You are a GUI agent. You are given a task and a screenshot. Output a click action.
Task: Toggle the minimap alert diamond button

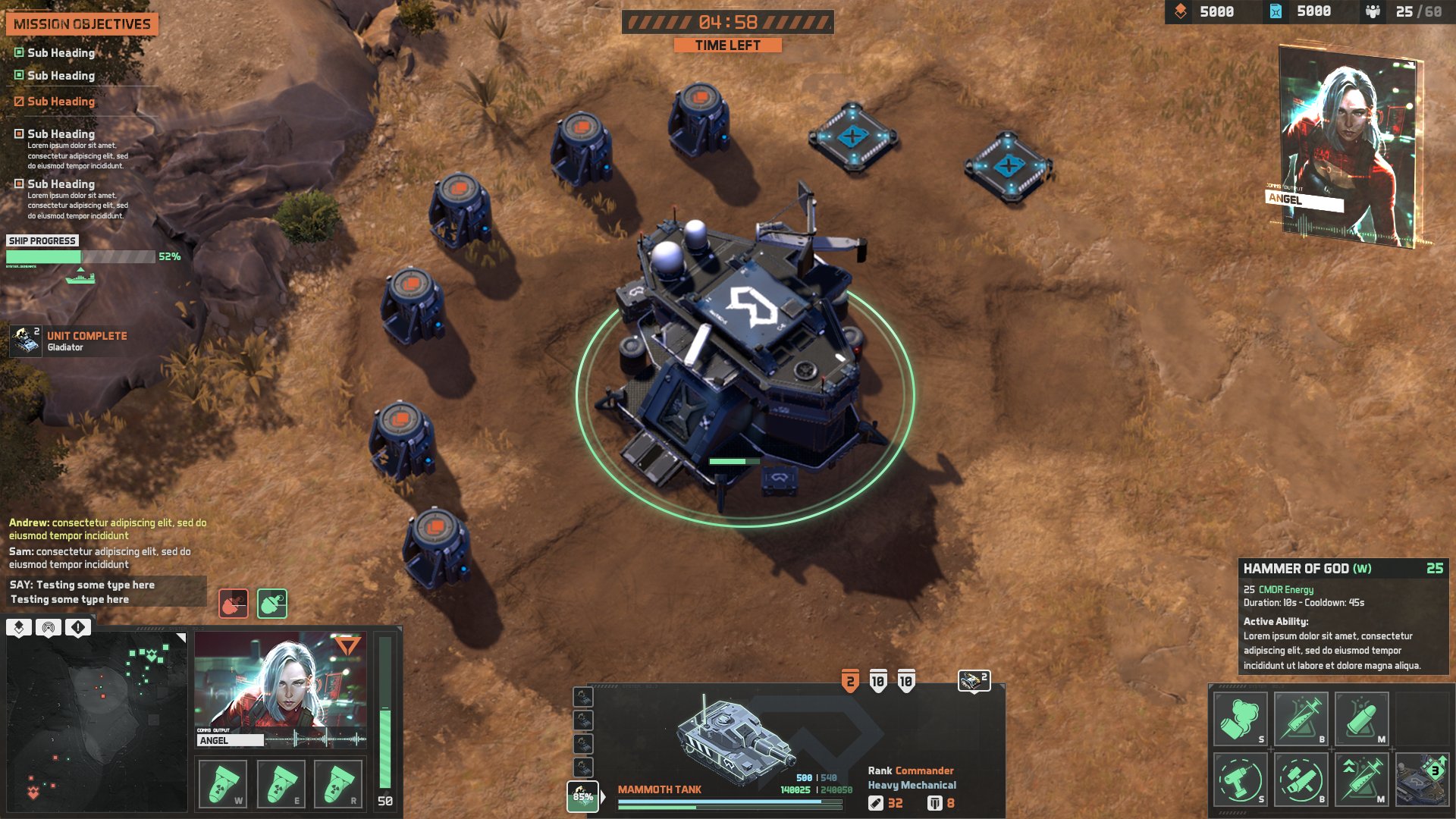click(78, 628)
